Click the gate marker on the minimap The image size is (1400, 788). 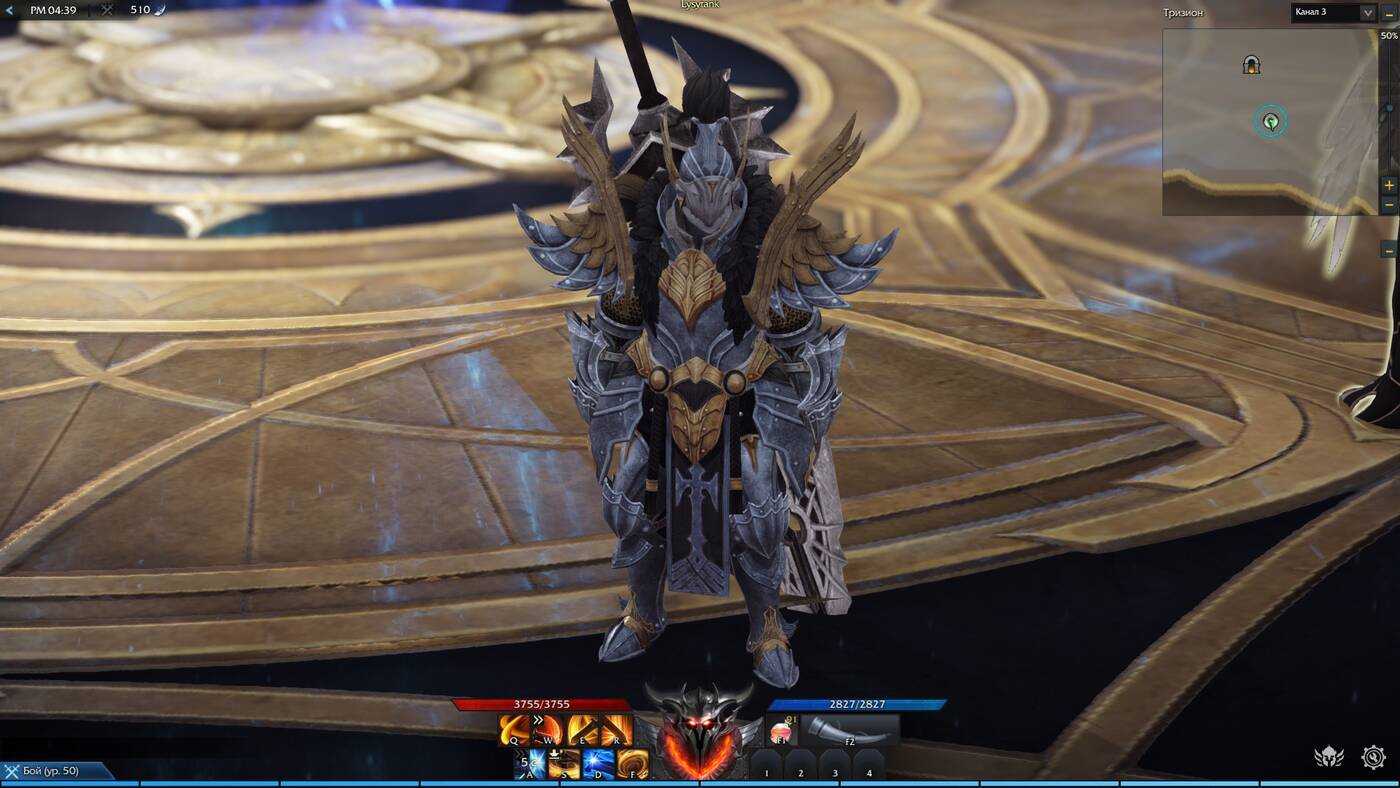[x=1251, y=65]
